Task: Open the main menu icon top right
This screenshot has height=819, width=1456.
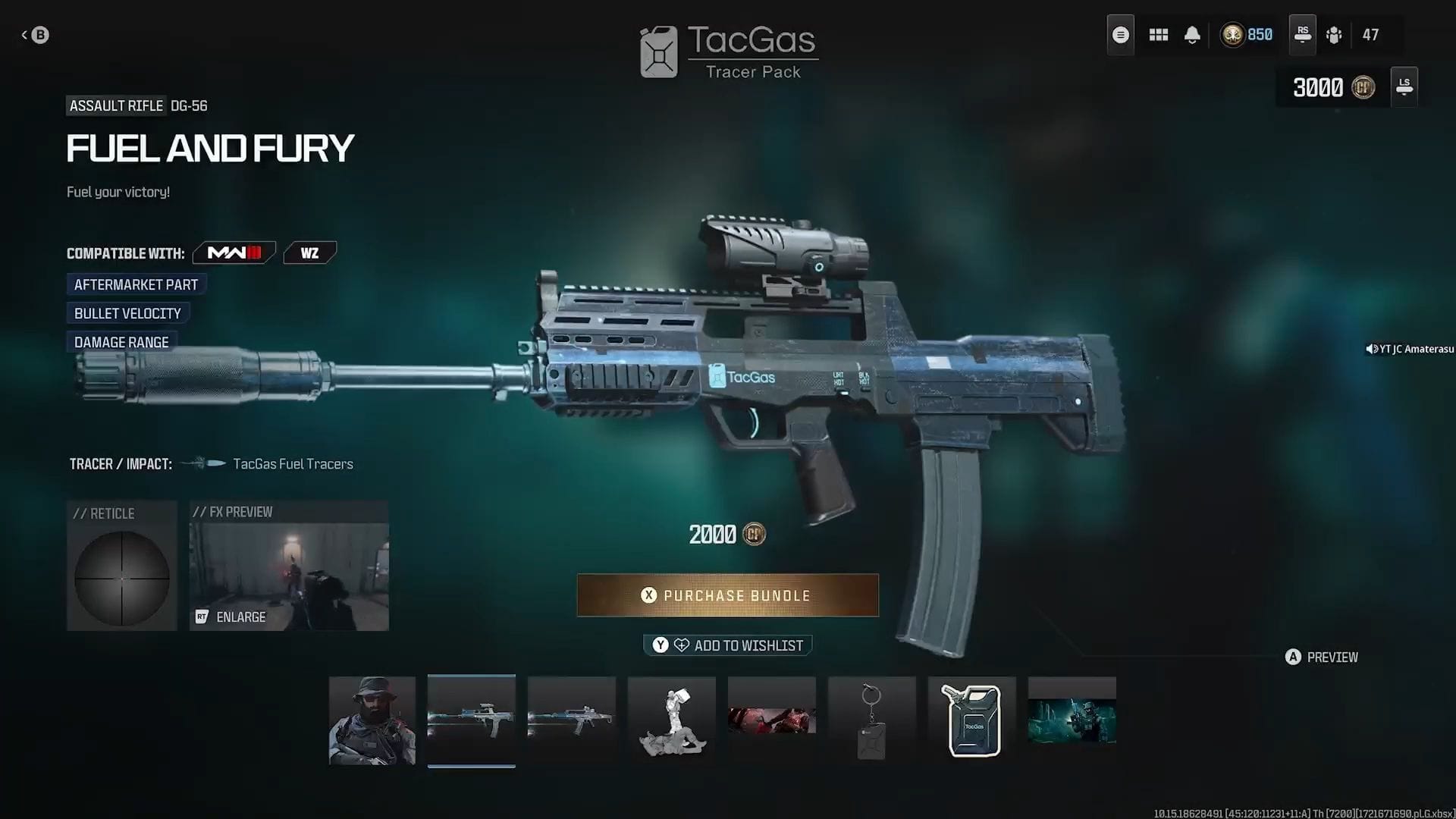Action: 1120,34
